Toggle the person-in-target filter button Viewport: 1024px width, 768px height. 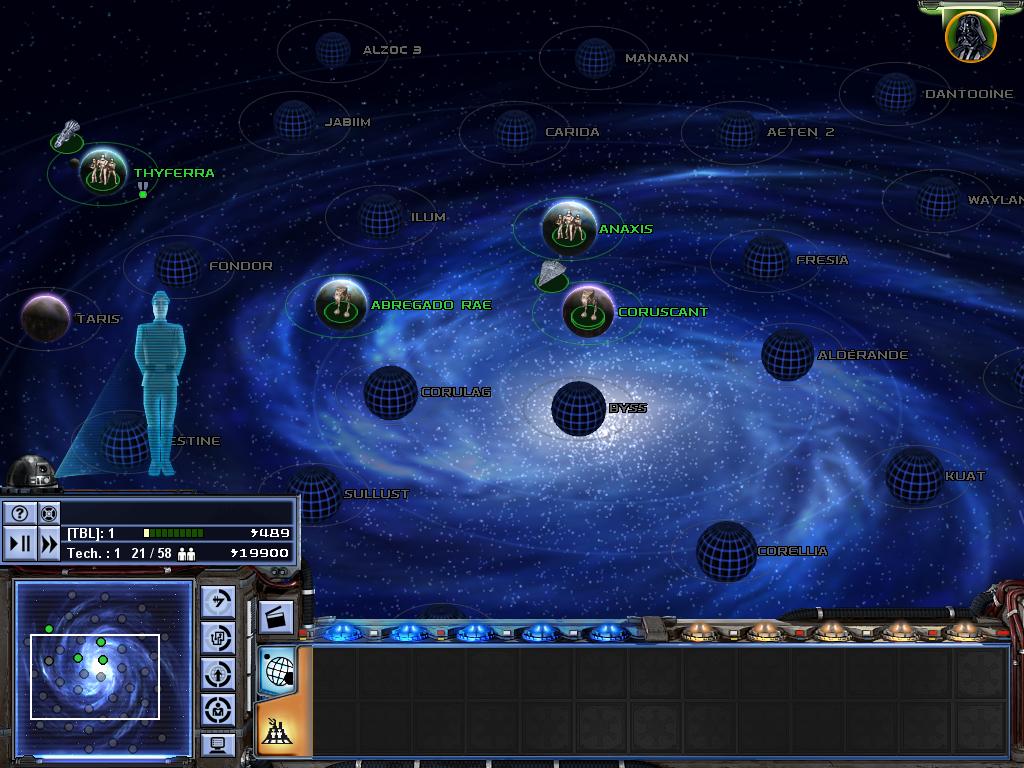(218, 710)
